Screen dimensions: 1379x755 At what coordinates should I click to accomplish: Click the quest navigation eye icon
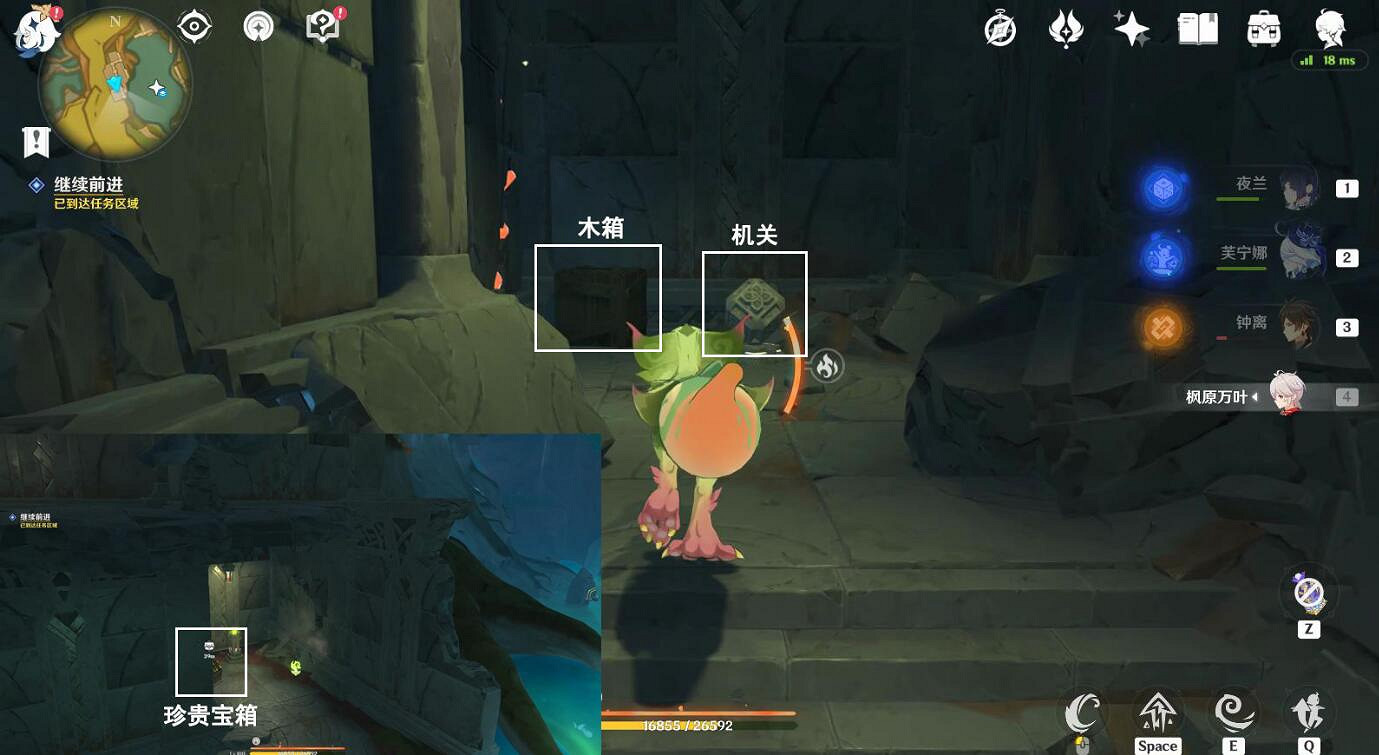pyautogui.click(x=192, y=26)
